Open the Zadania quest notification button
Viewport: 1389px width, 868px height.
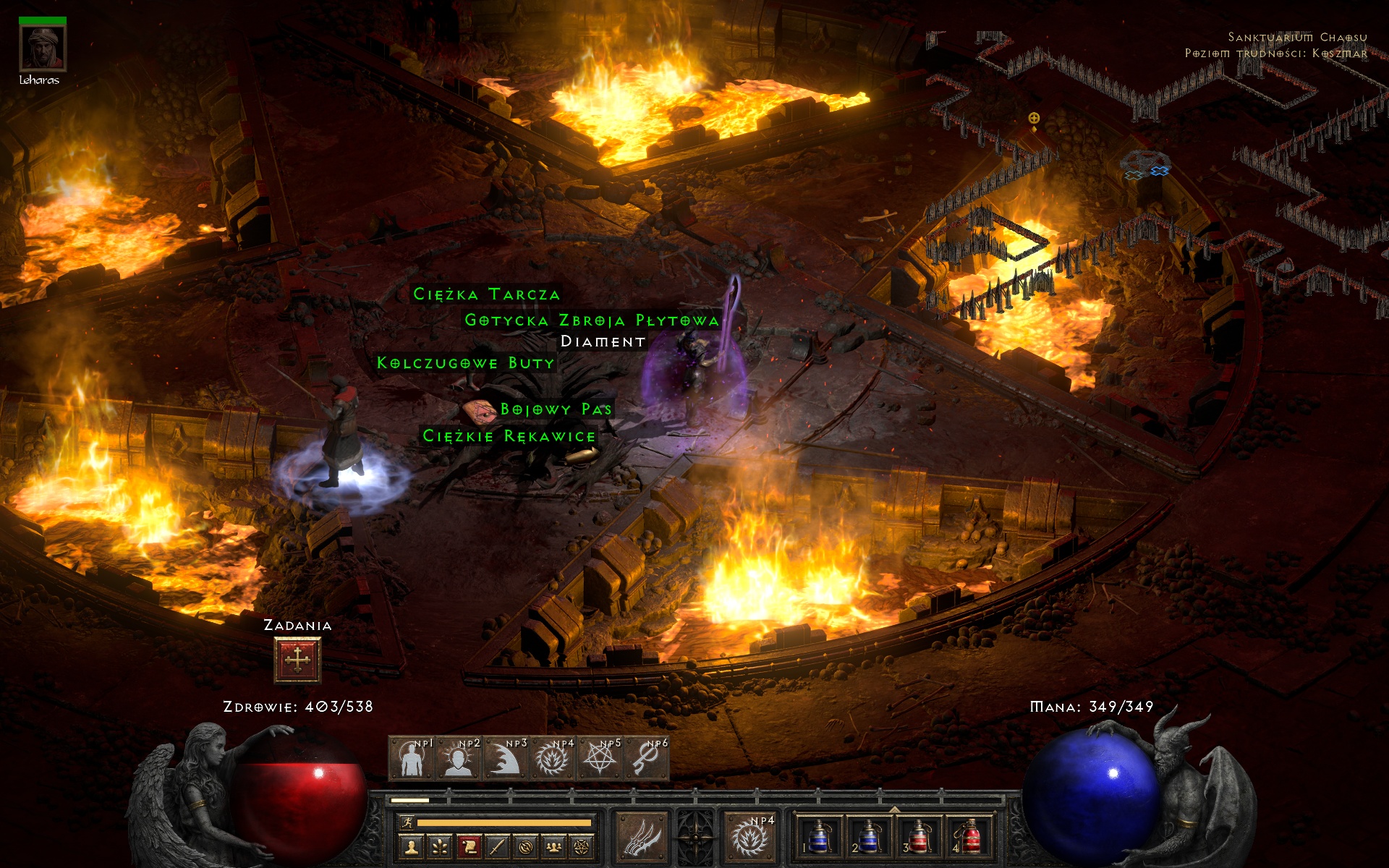[x=297, y=660]
